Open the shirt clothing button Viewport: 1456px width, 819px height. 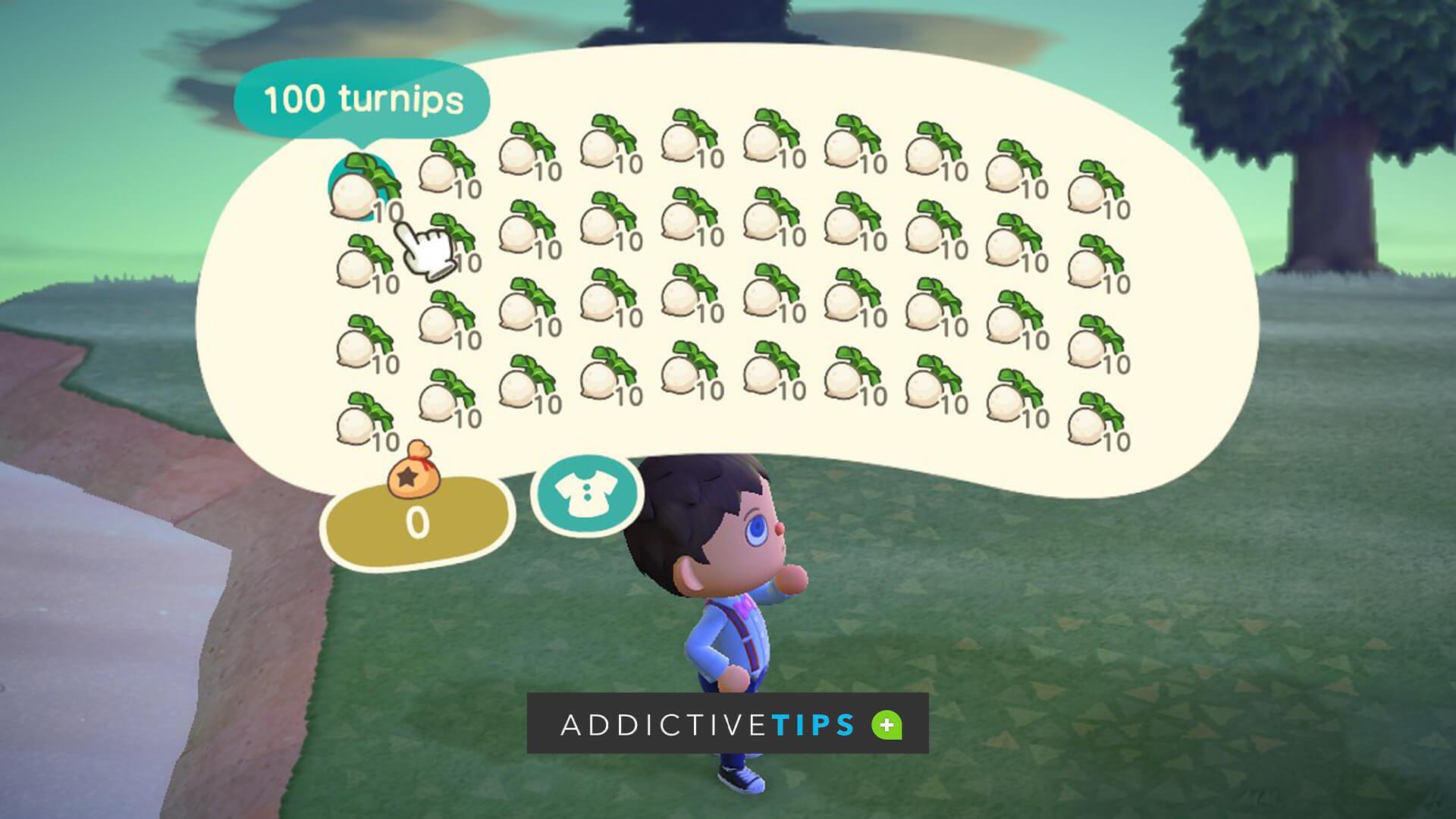586,494
